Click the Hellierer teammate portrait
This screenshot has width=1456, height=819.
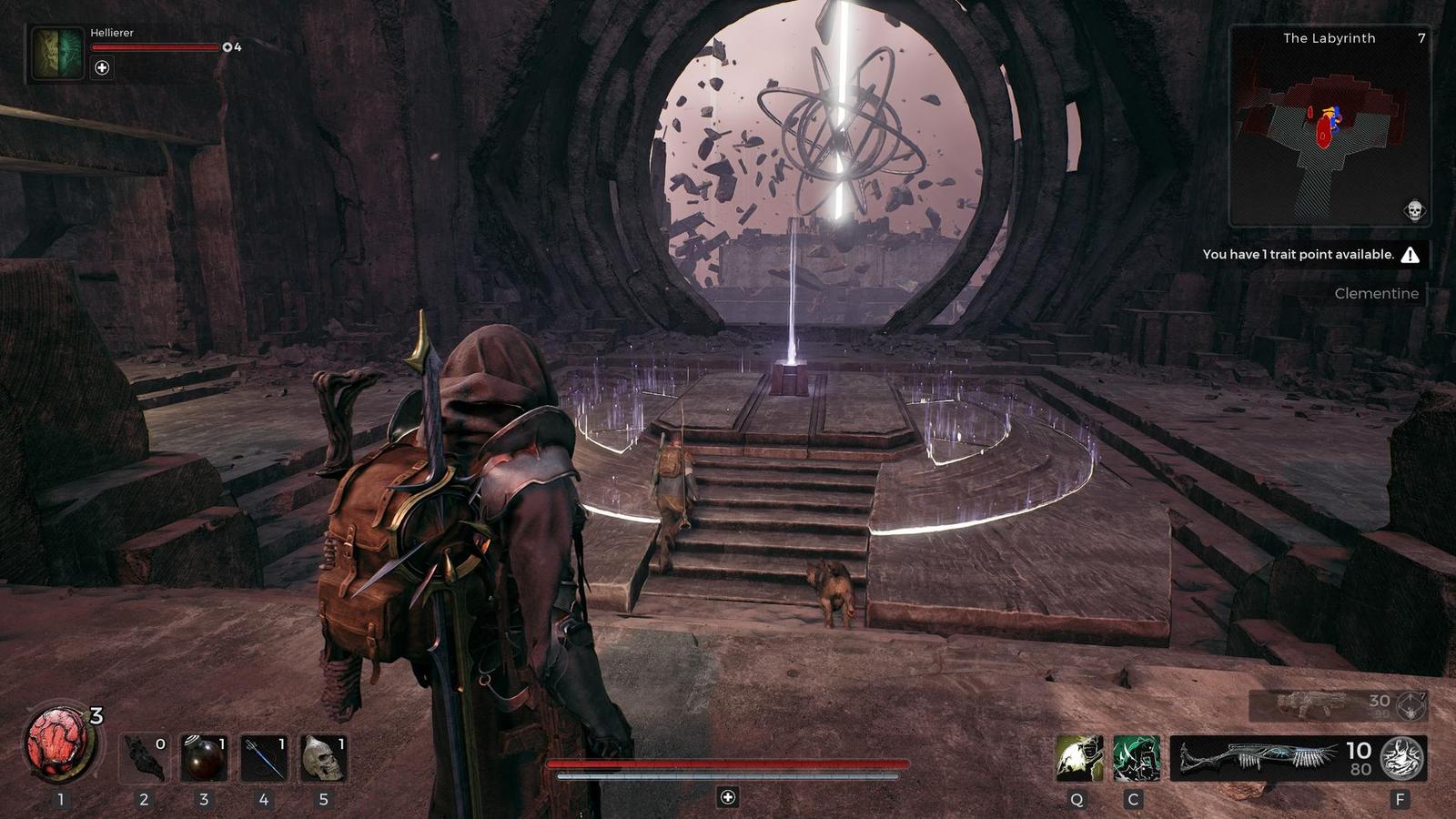click(58, 53)
